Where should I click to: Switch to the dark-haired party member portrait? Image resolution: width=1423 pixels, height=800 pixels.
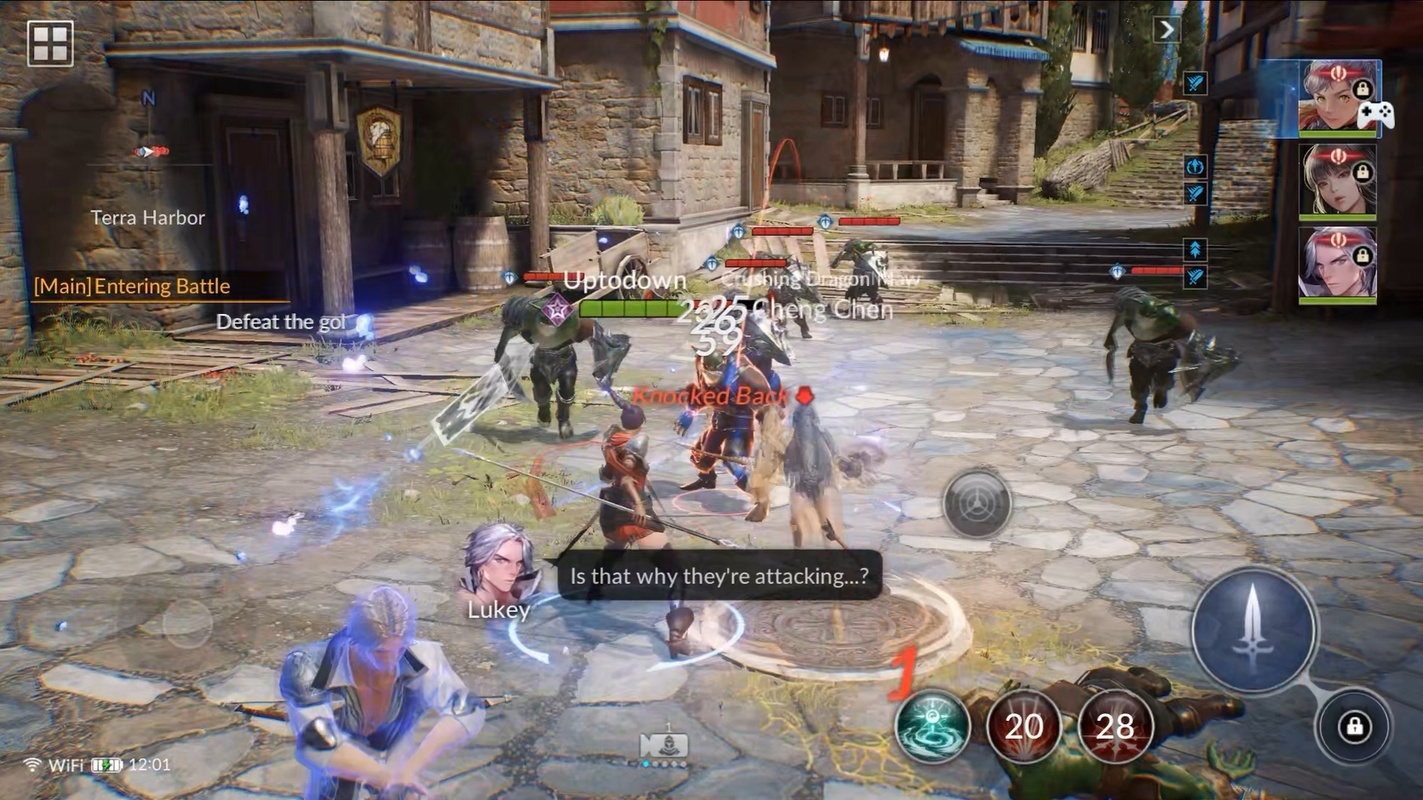(x=1337, y=181)
